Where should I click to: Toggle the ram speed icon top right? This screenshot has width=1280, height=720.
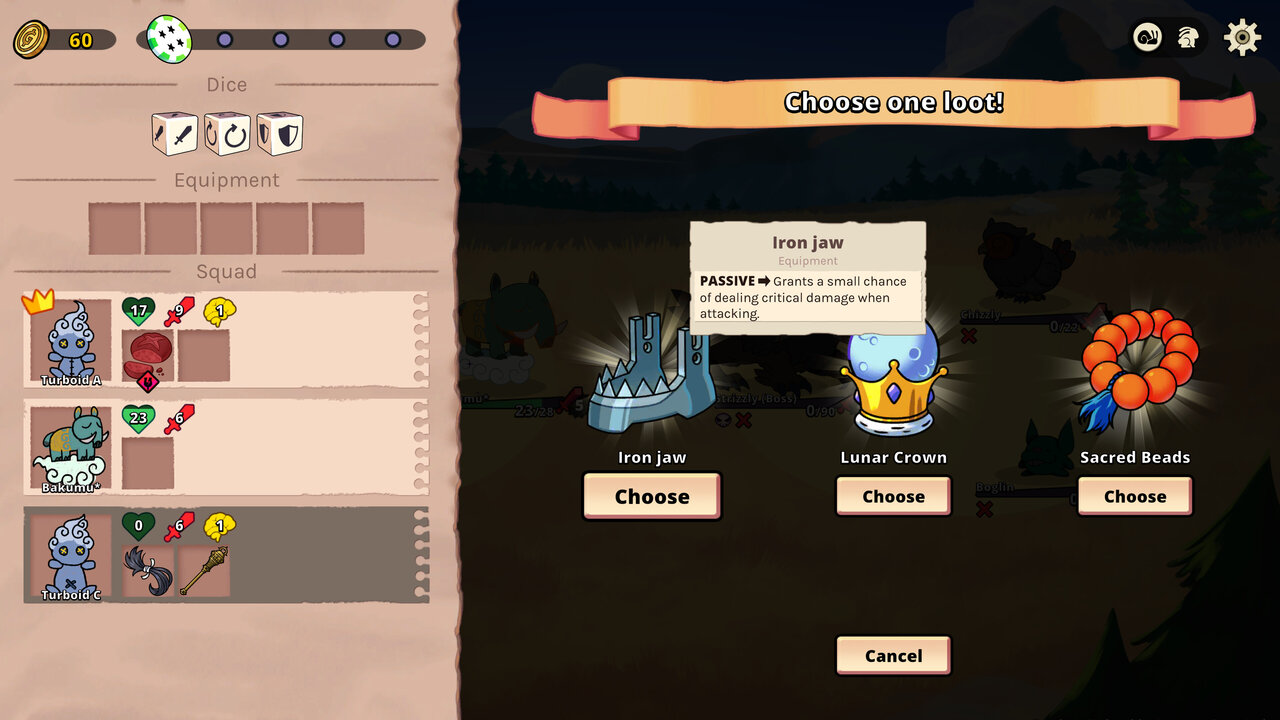[1147, 37]
